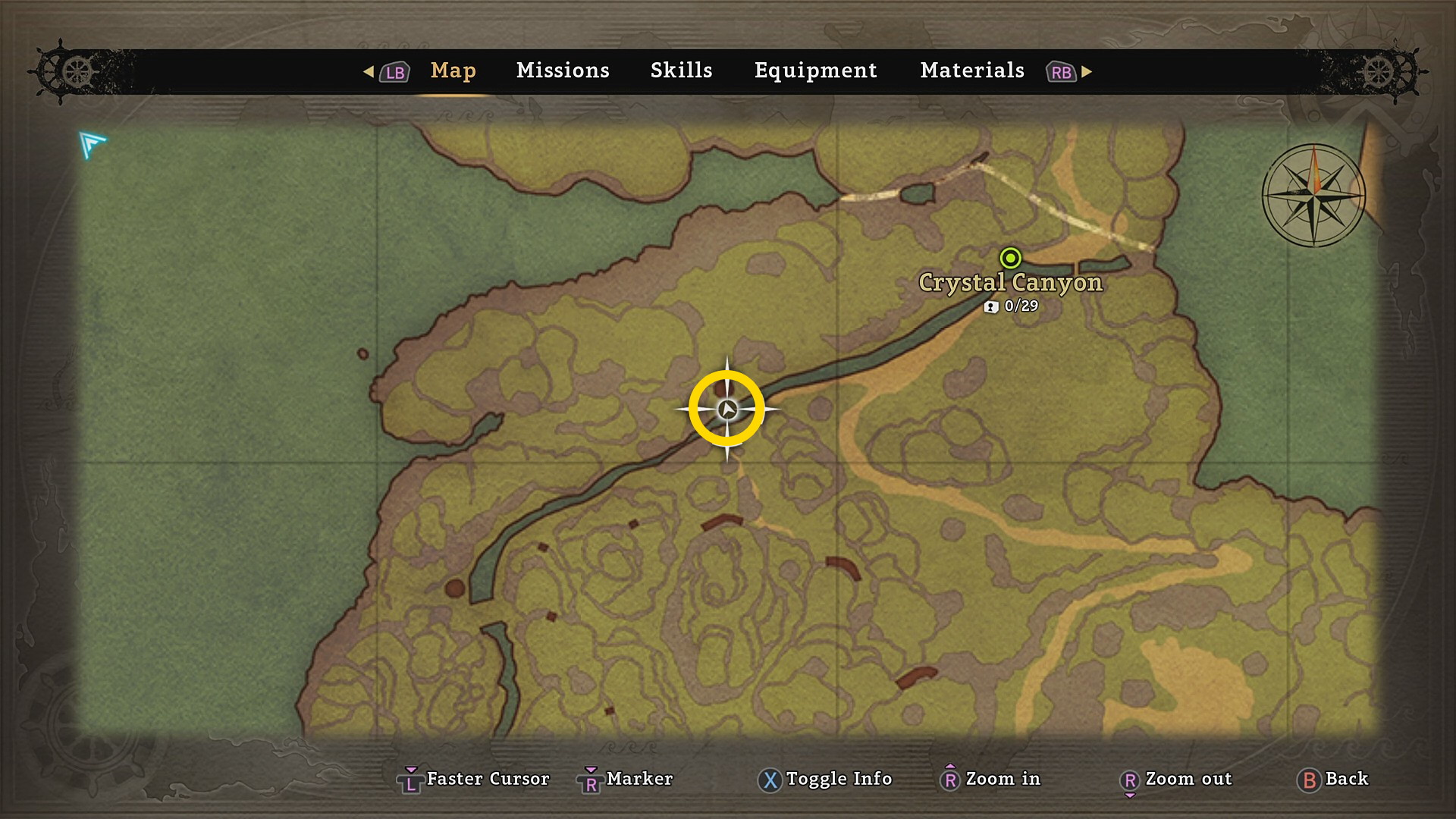Choose the Toggle Info option
This screenshot has height=819, width=1456.
825,779
